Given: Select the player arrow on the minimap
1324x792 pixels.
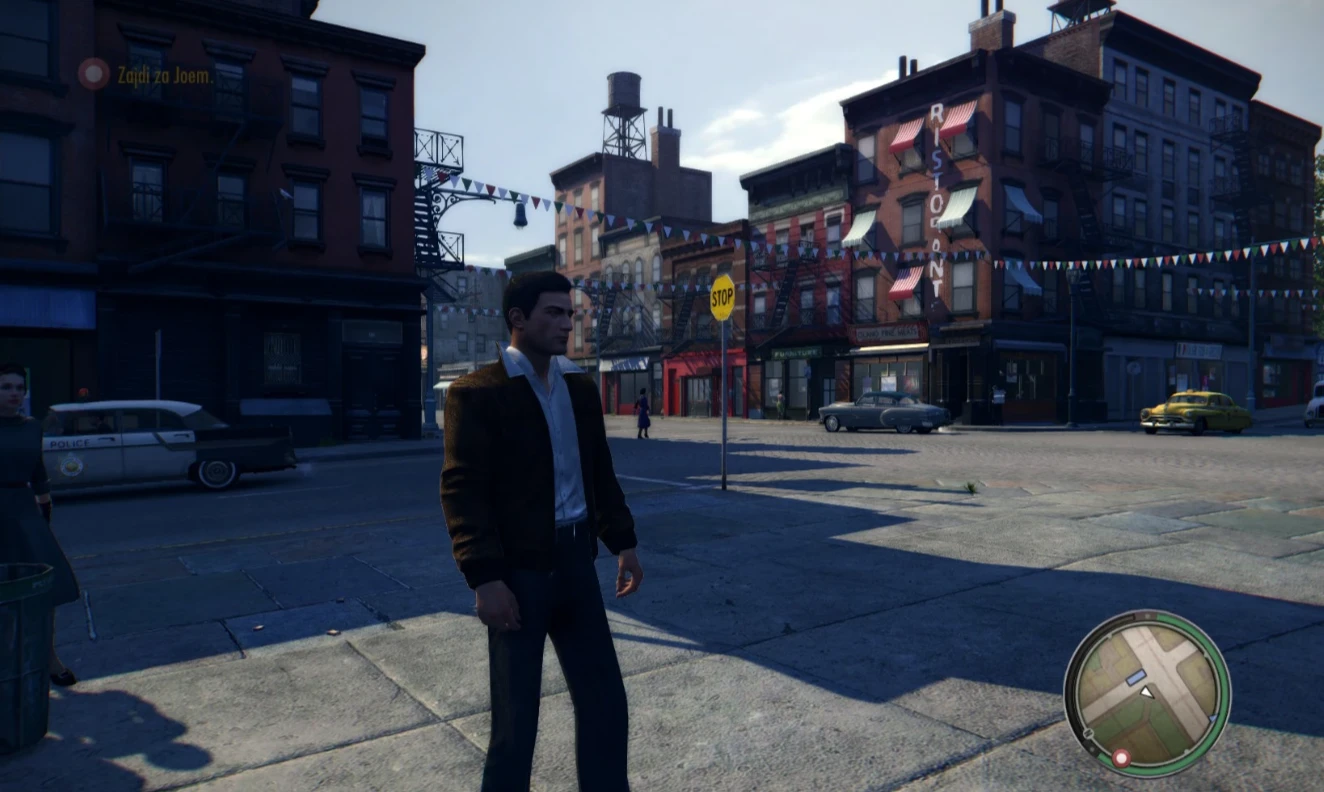Looking at the screenshot, I should (x=1148, y=693).
